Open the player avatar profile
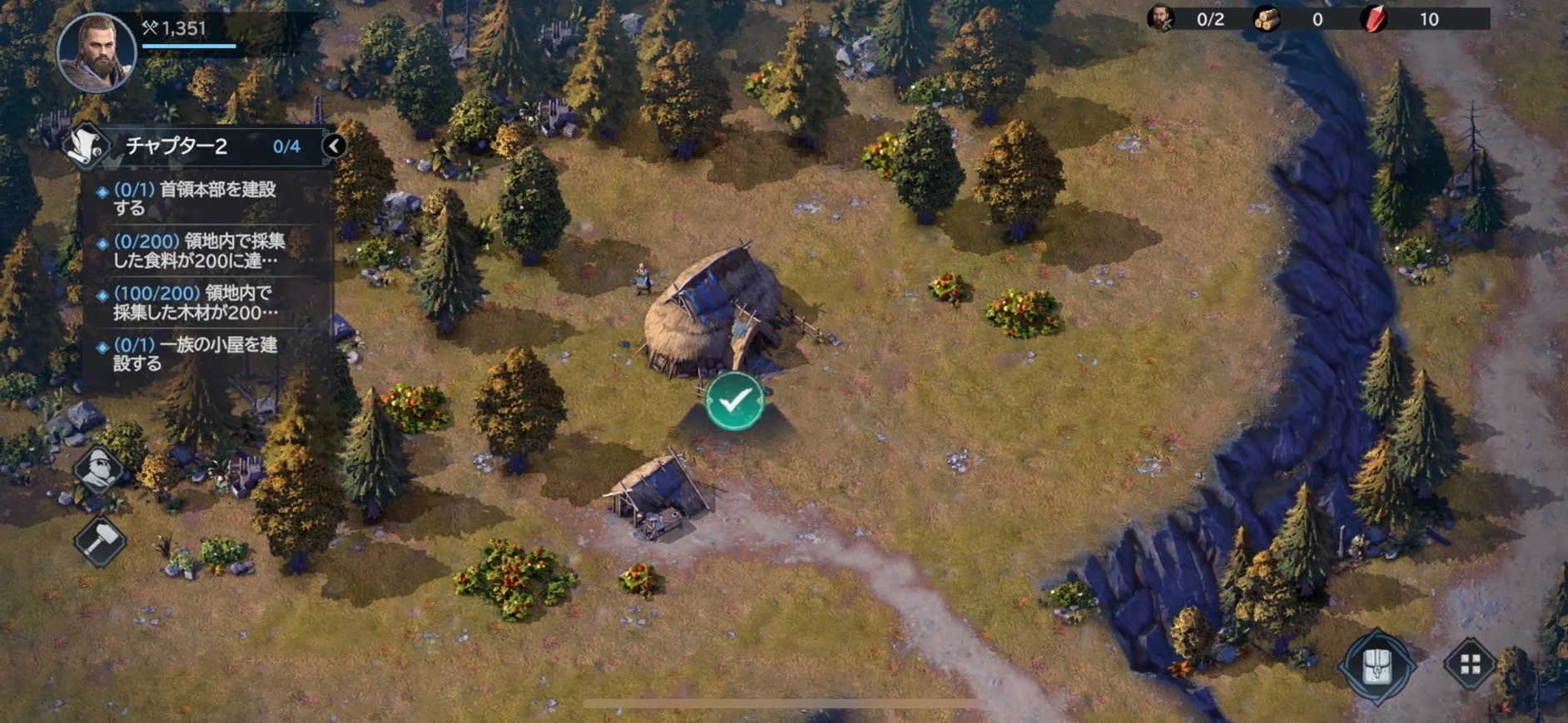 (x=96, y=50)
